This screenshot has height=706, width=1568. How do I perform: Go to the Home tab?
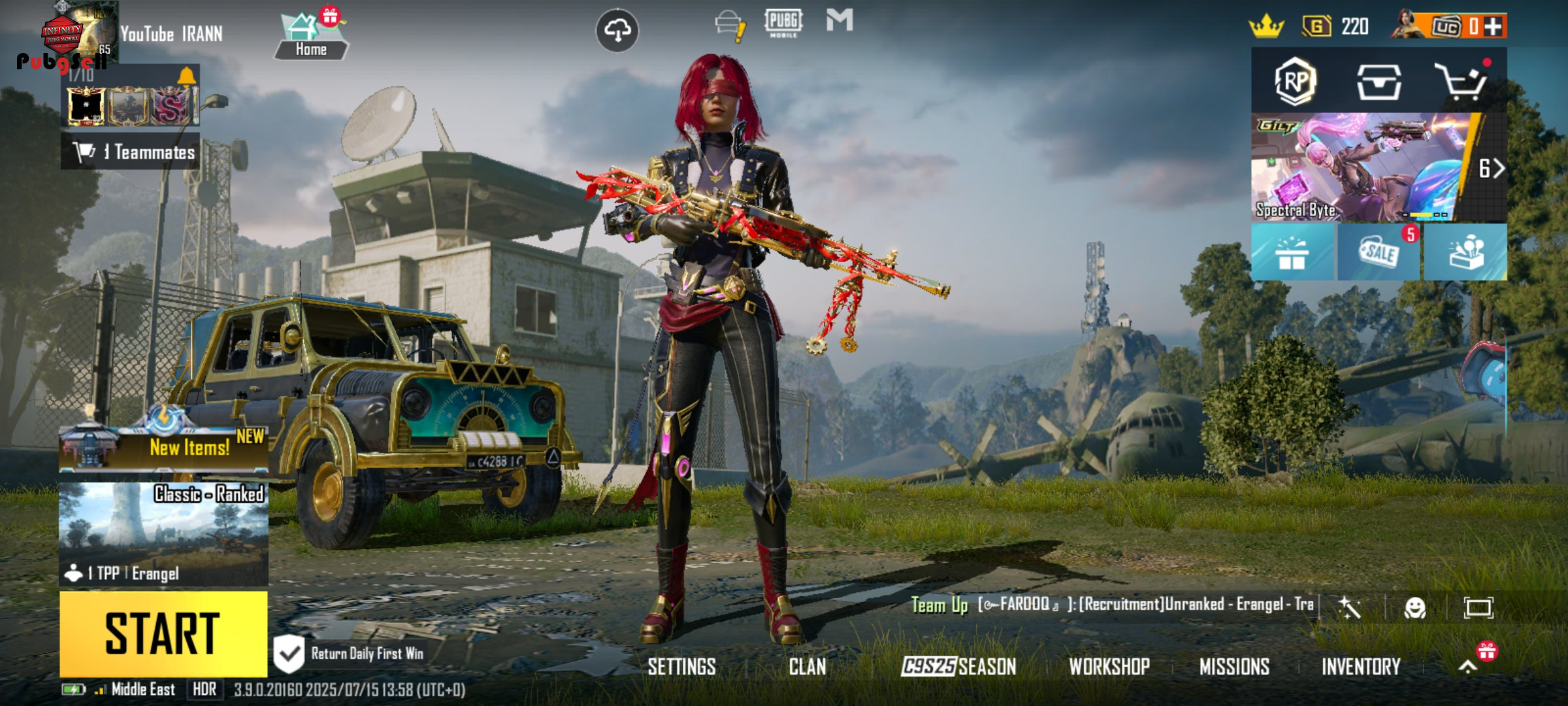pyautogui.click(x=311, y=37)
